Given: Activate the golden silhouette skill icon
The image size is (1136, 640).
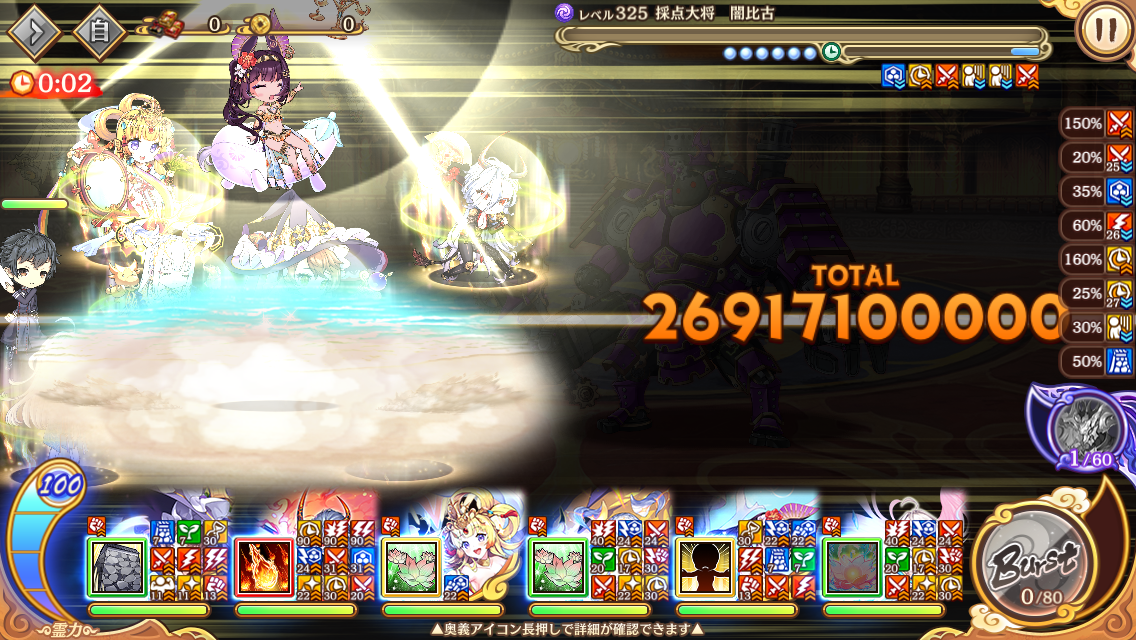Looking at the screenshot, I should click(x=705, y=569).
